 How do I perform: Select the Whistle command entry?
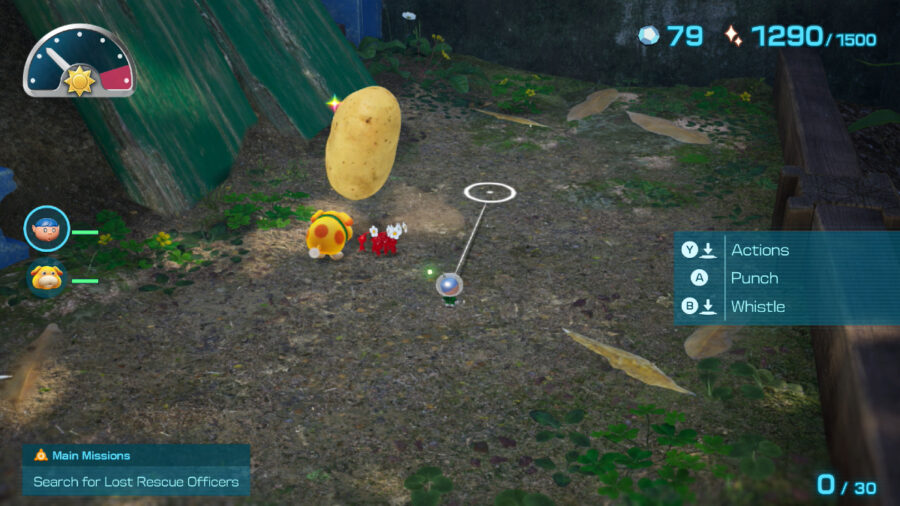click(x=757, y=306)
